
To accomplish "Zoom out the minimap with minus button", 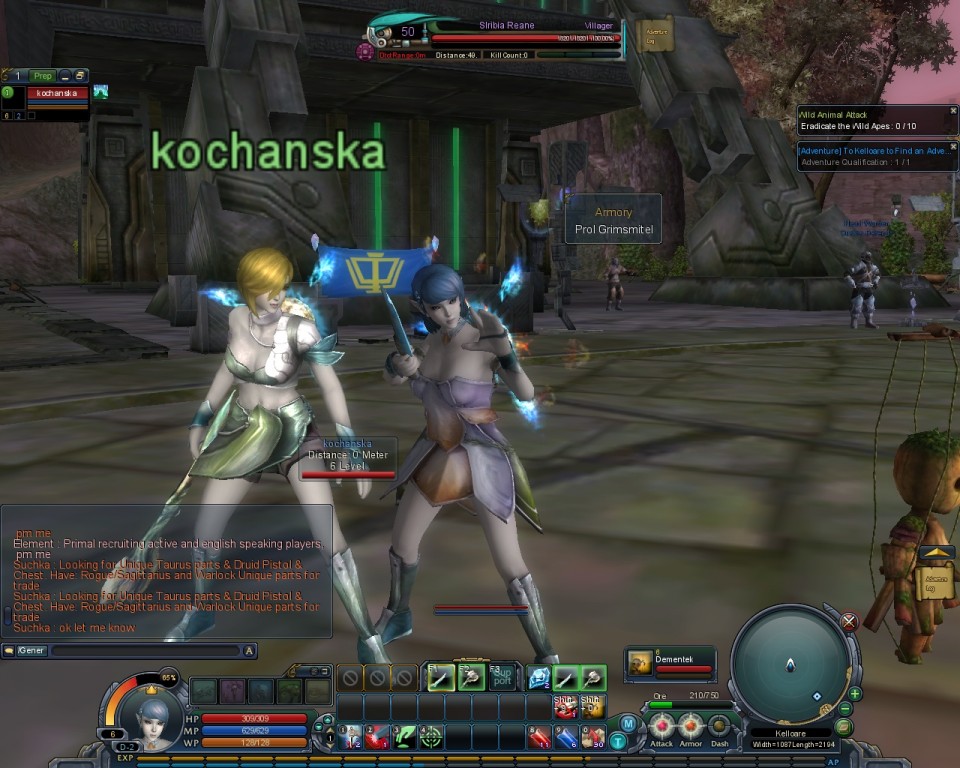I will click(846, 709).
